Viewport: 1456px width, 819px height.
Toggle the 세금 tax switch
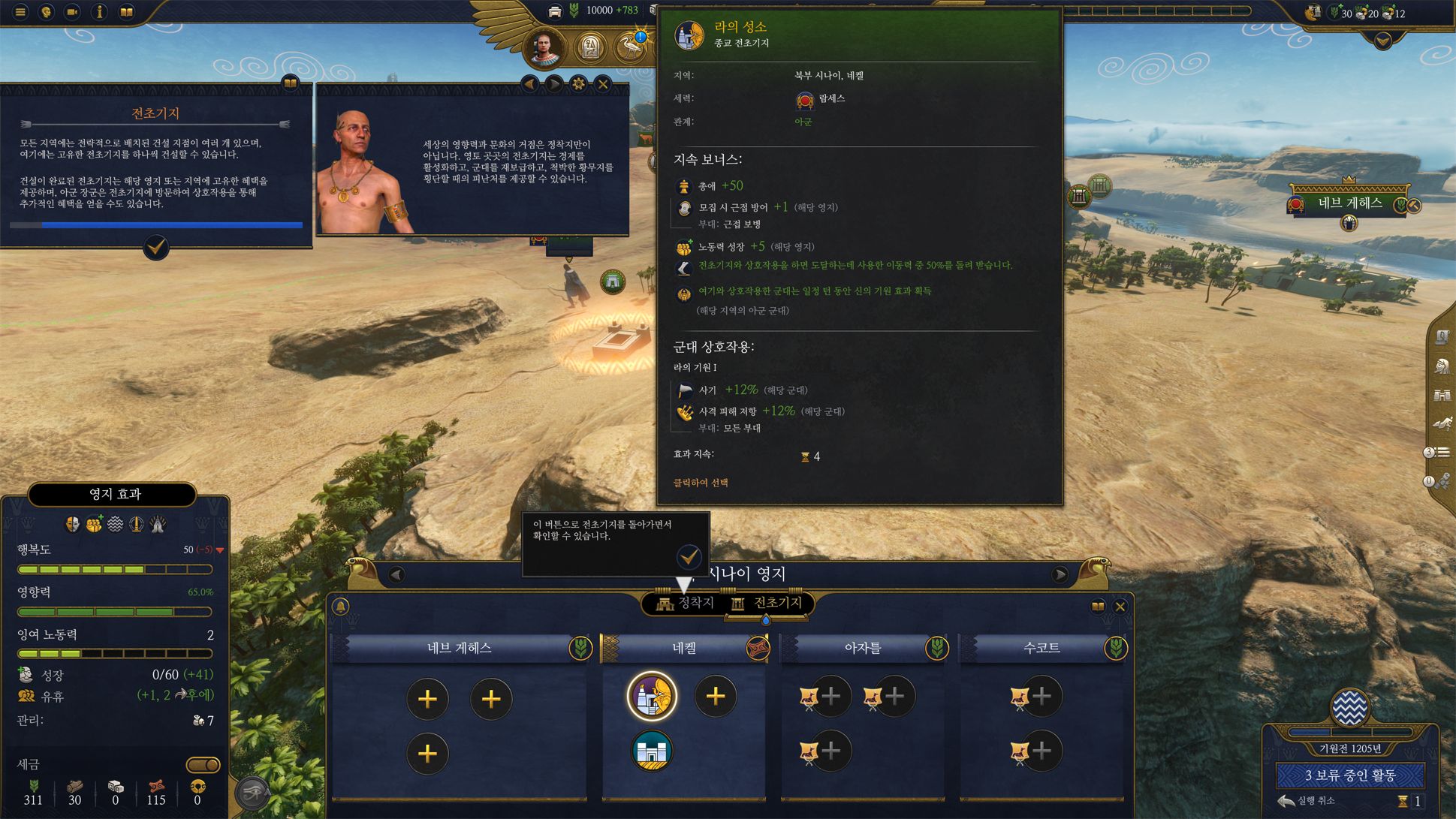click(203, 765)
